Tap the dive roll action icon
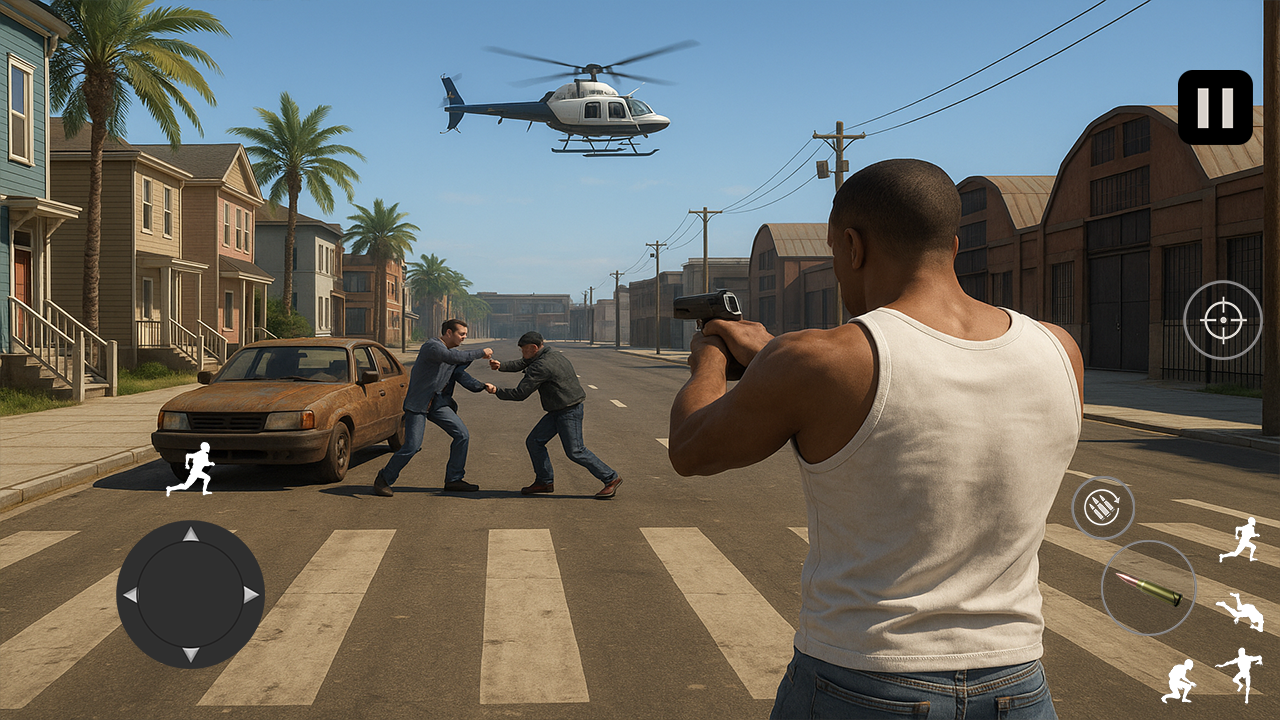This screenshot has width=1280, height=720. pos(1241,612)
